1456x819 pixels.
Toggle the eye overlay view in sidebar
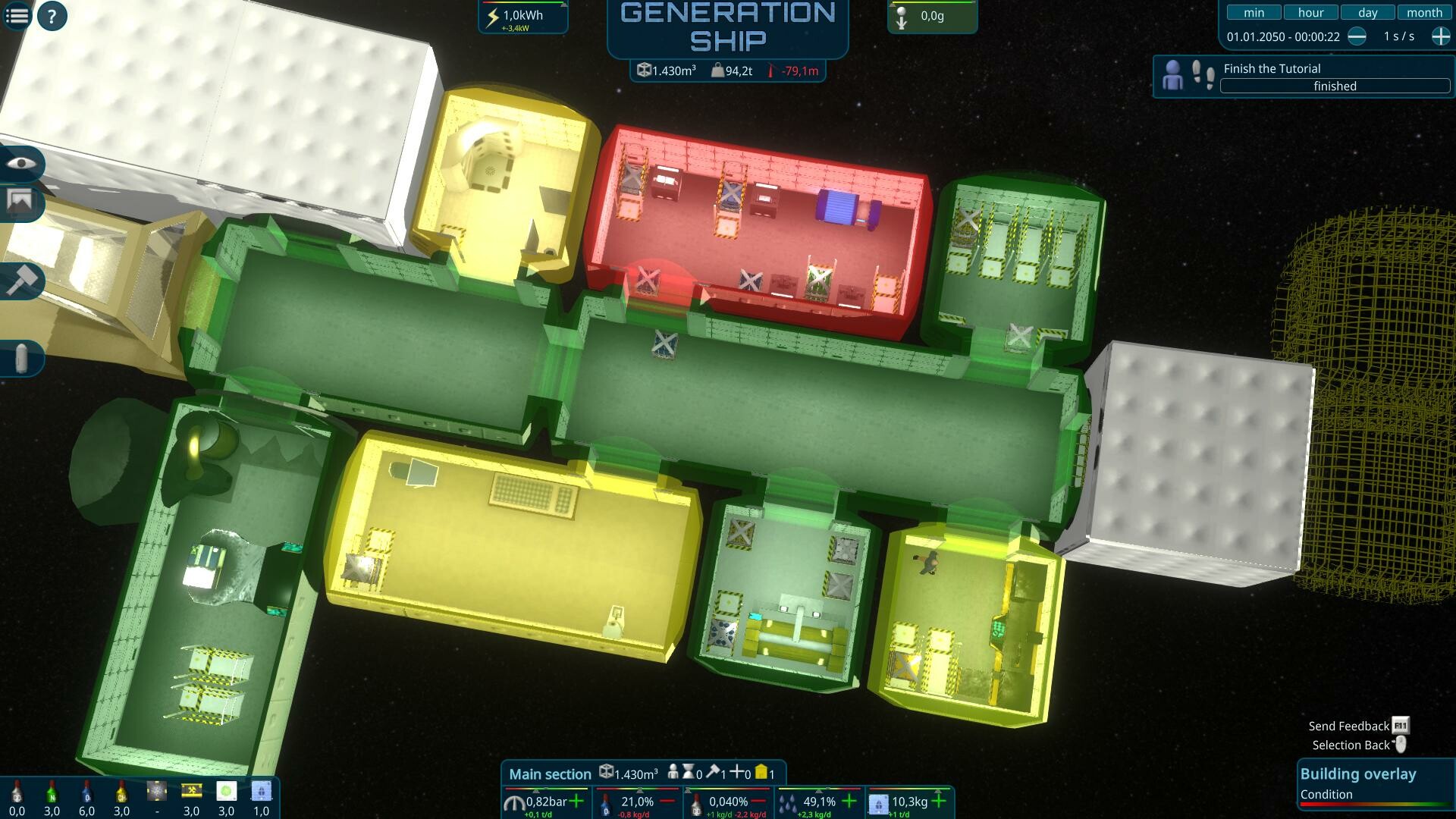(x=22, y=164)
